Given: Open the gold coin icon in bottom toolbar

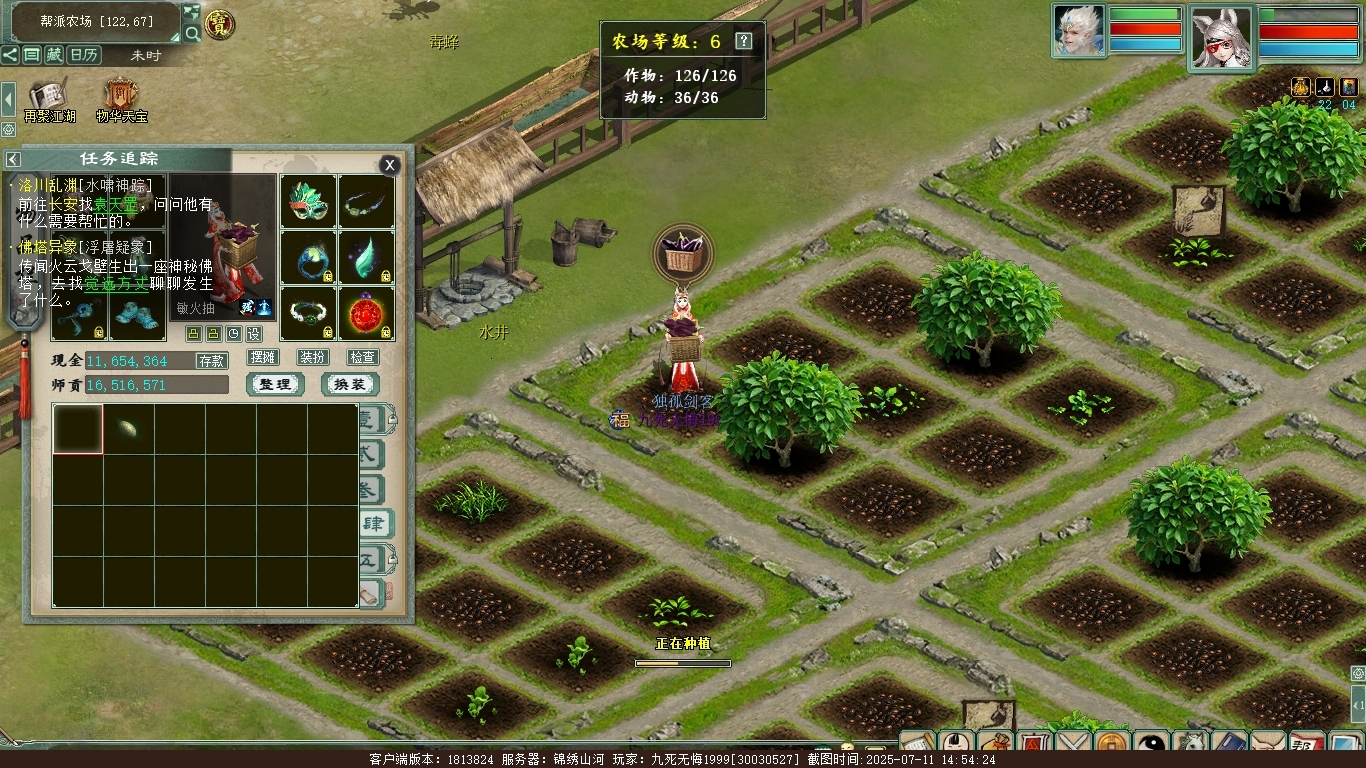Looking at the screenshot, I should coord(1112,745).
